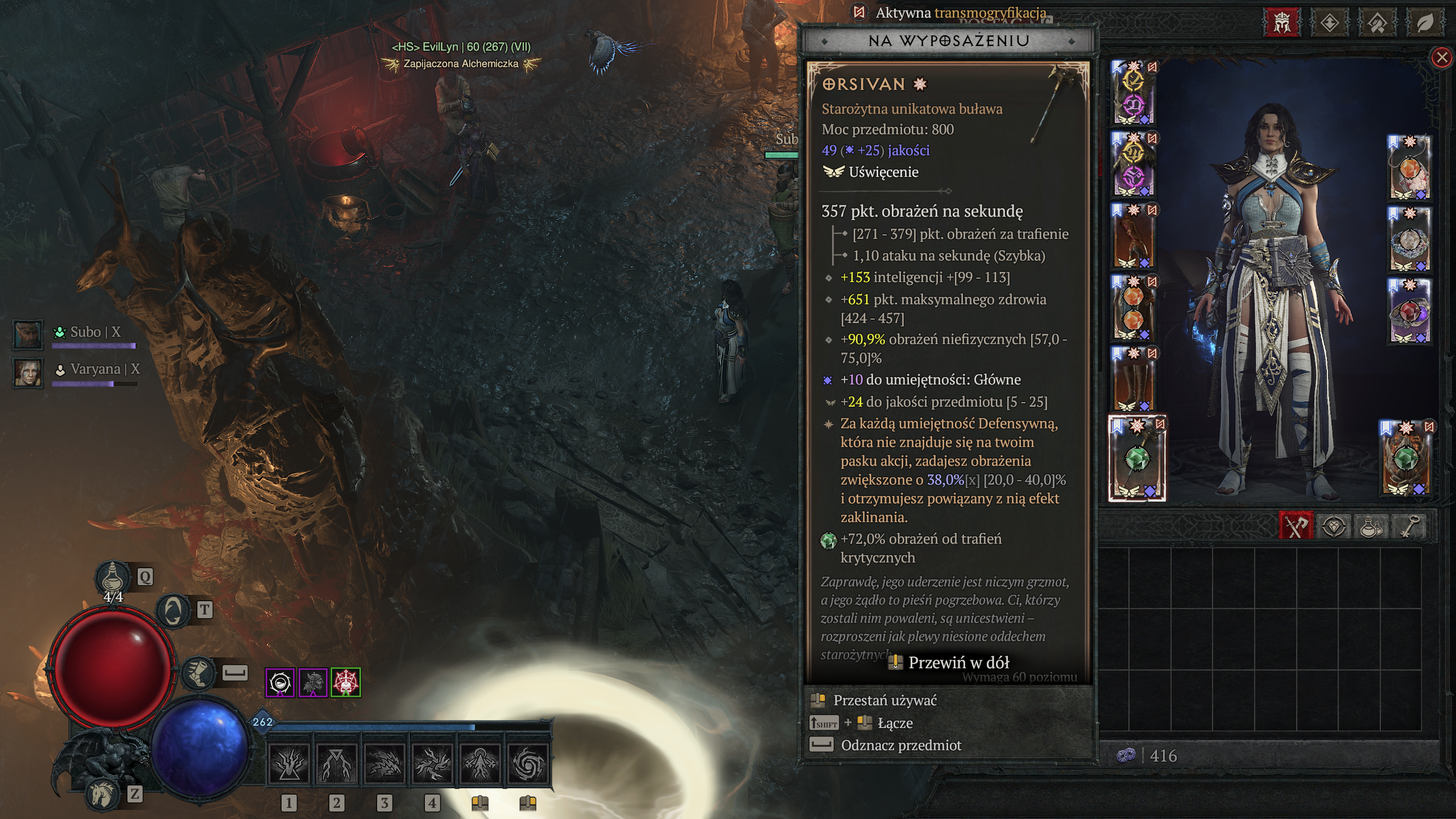Viewport: 1456px width, 819px height.
Task: Switch to the gem socketables tab
Action: (x=1333, y=526)
